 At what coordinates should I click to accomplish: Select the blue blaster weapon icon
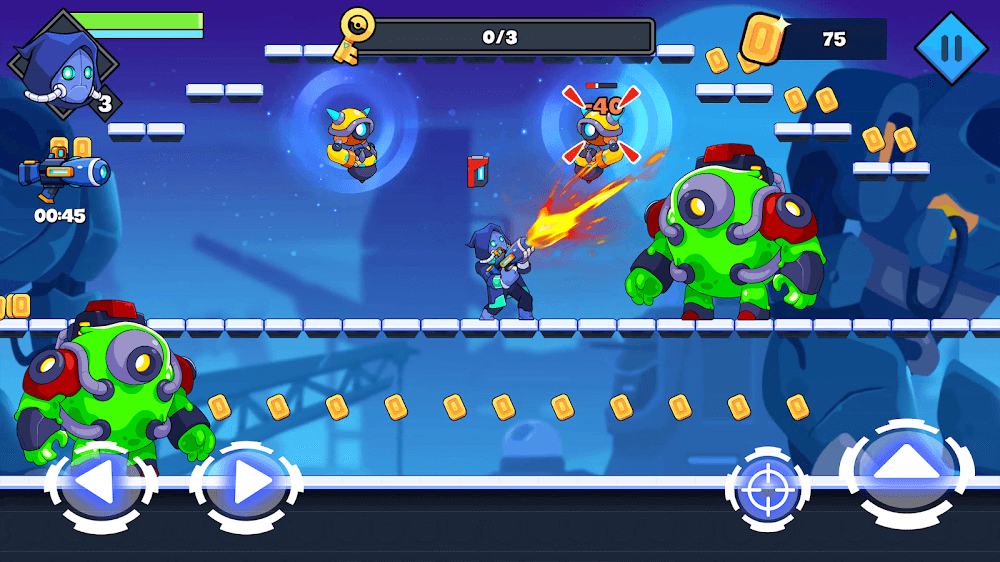tap(64, 174)
